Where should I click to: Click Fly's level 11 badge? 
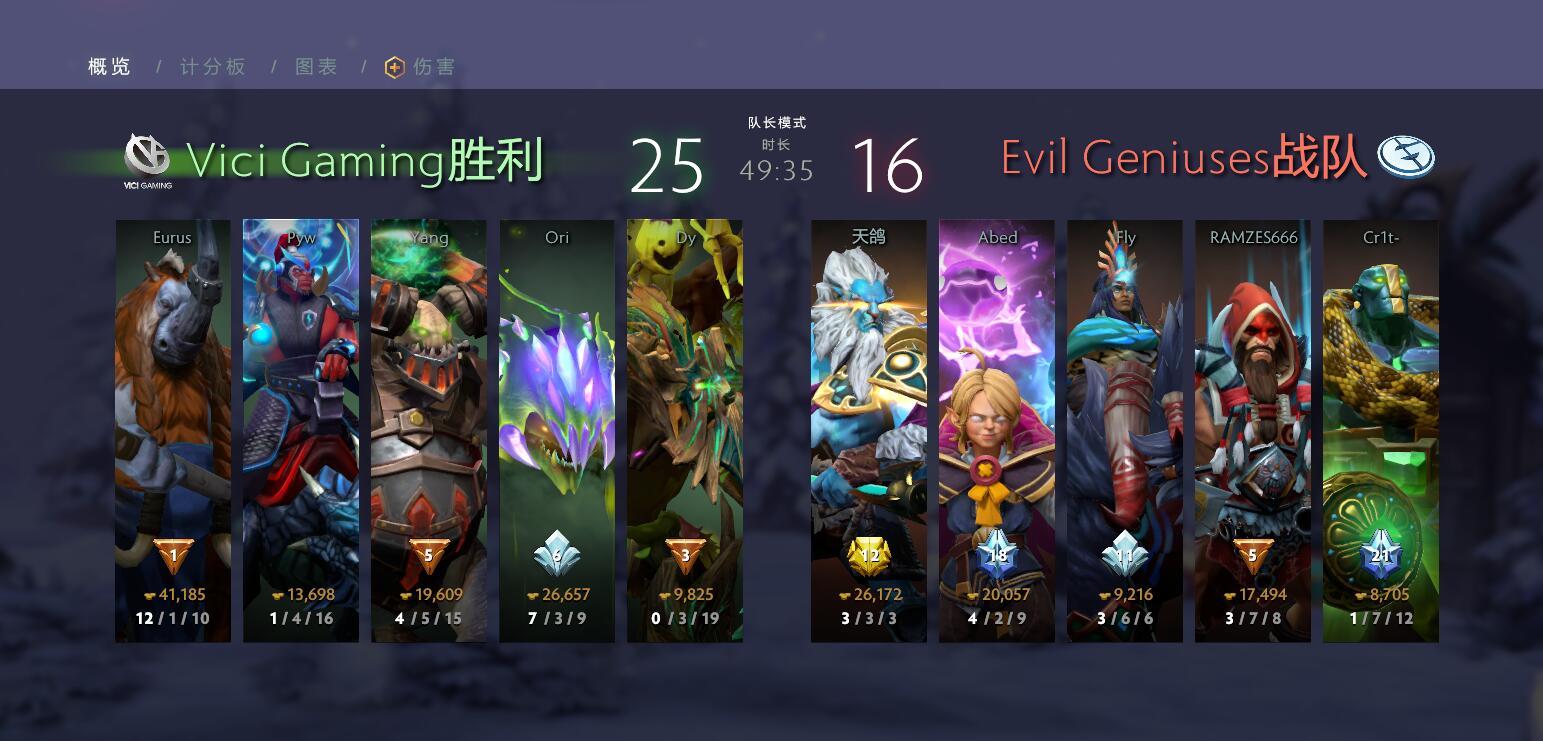click(1124, 556)
